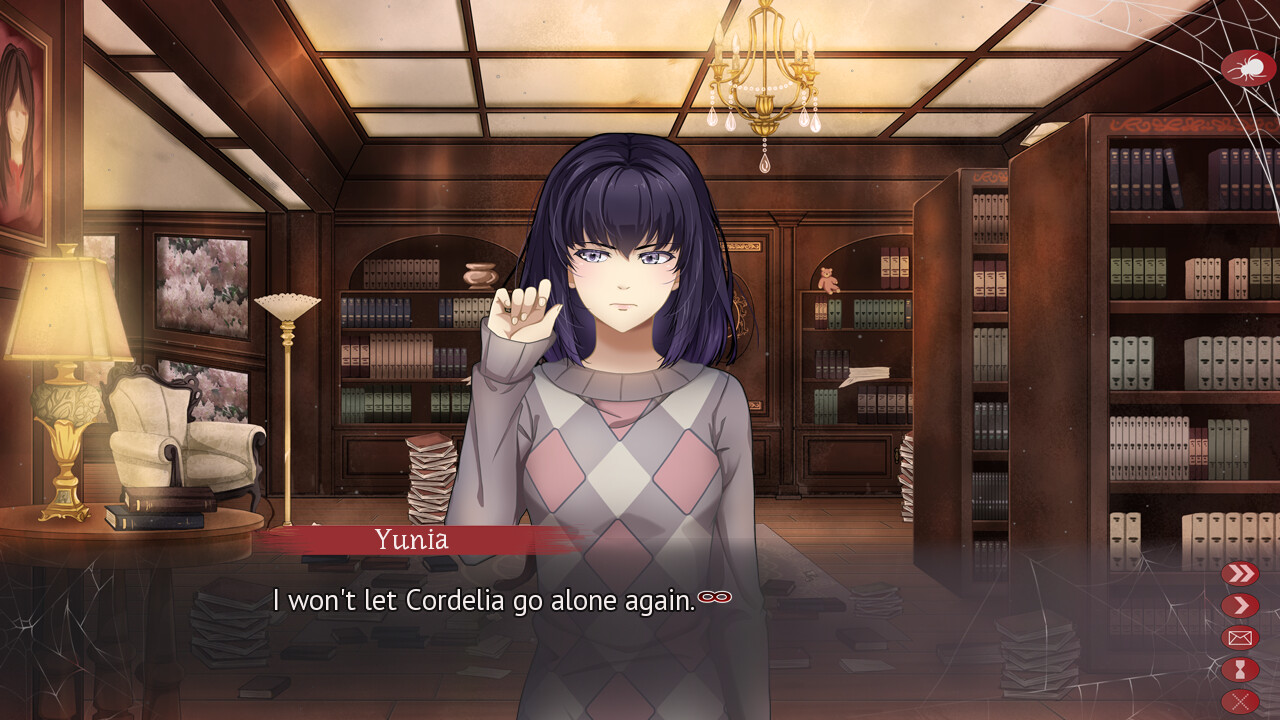Enable auto-play with the hourglass icon
The image size is (1280, 720).
(1240, 669)
